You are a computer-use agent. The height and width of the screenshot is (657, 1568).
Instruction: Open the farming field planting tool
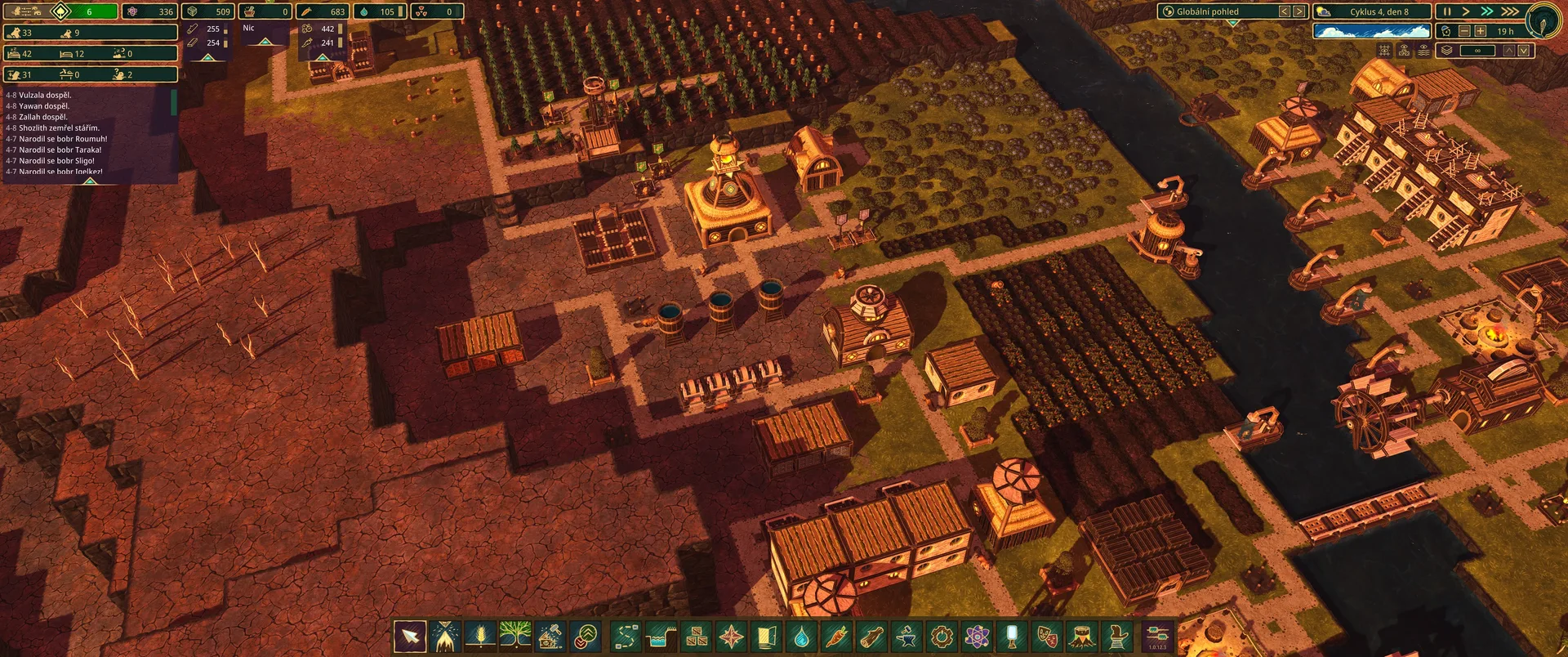480,636
